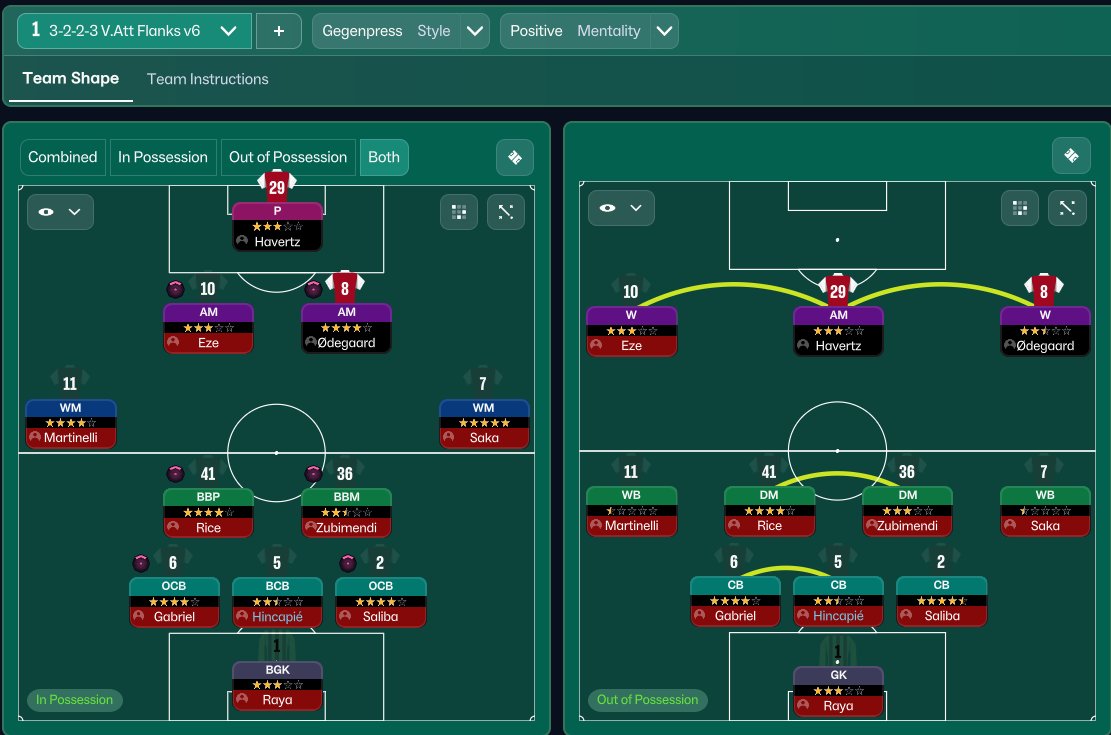Open the eye visibility dropdown on left pitch
Image resolution: width=1111 pixels, height=735 pixels.
60,212
